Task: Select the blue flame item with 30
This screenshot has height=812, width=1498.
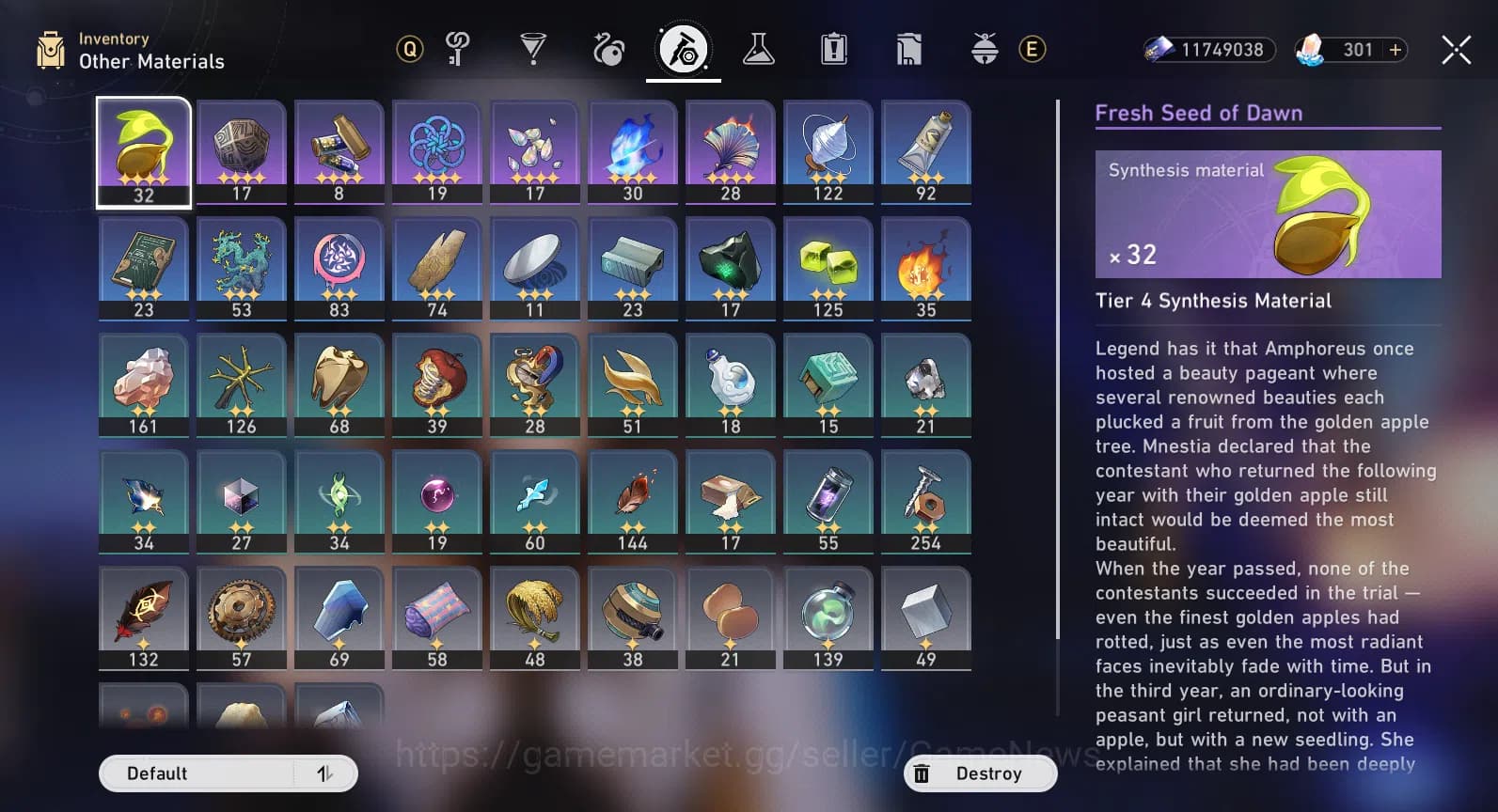Action: (633, 151)
